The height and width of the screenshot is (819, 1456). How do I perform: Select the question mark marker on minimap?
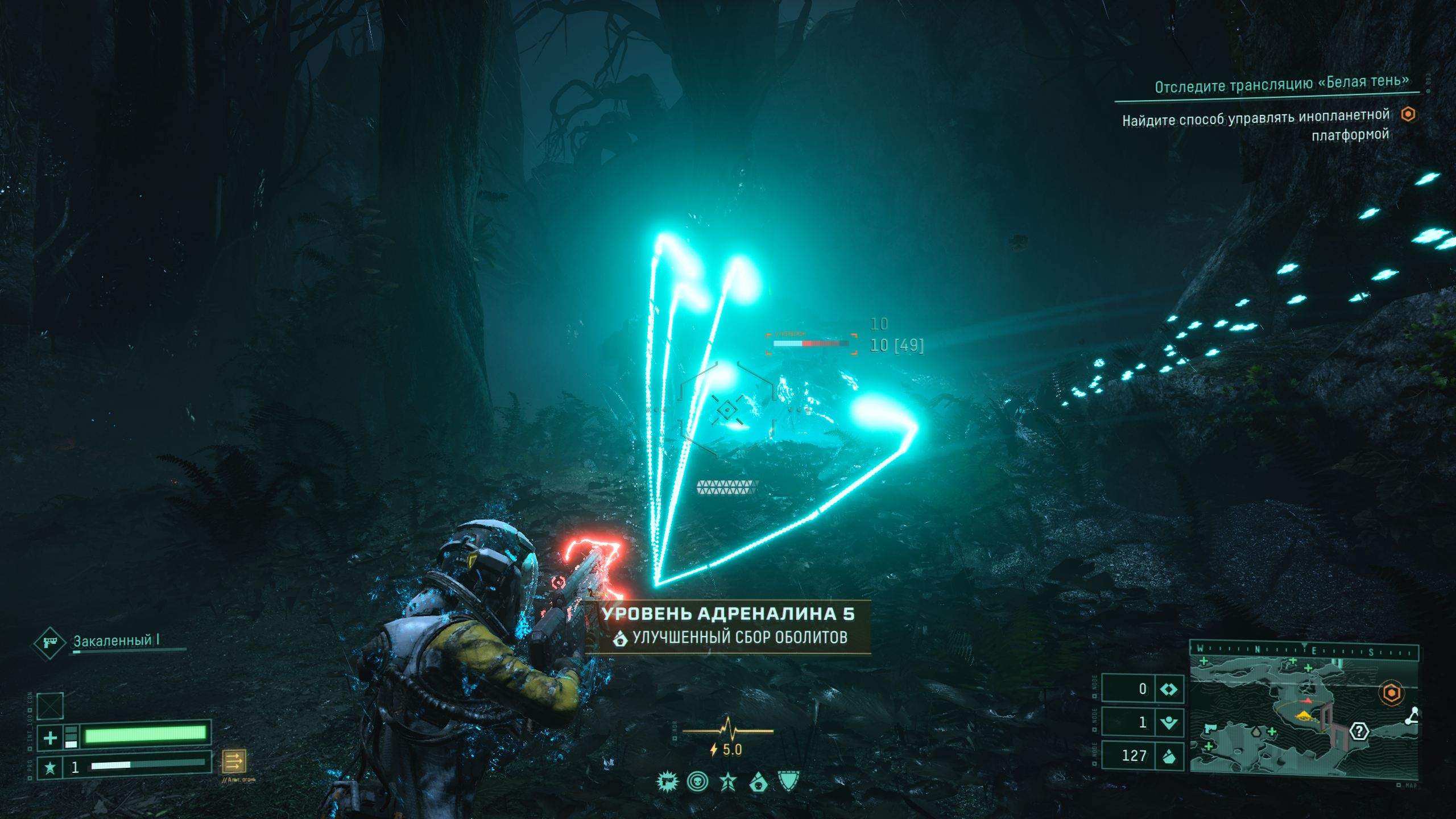[1359, 731]
